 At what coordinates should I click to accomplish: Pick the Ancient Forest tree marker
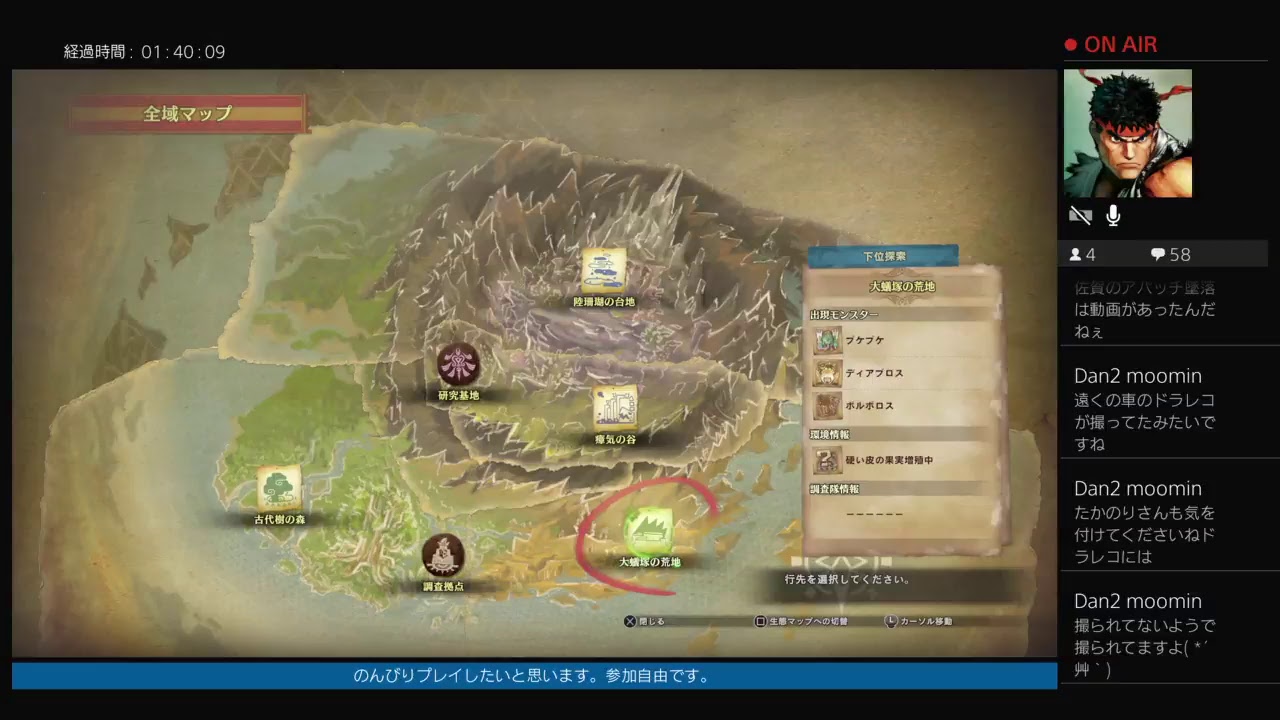click(x=279, y=488)
